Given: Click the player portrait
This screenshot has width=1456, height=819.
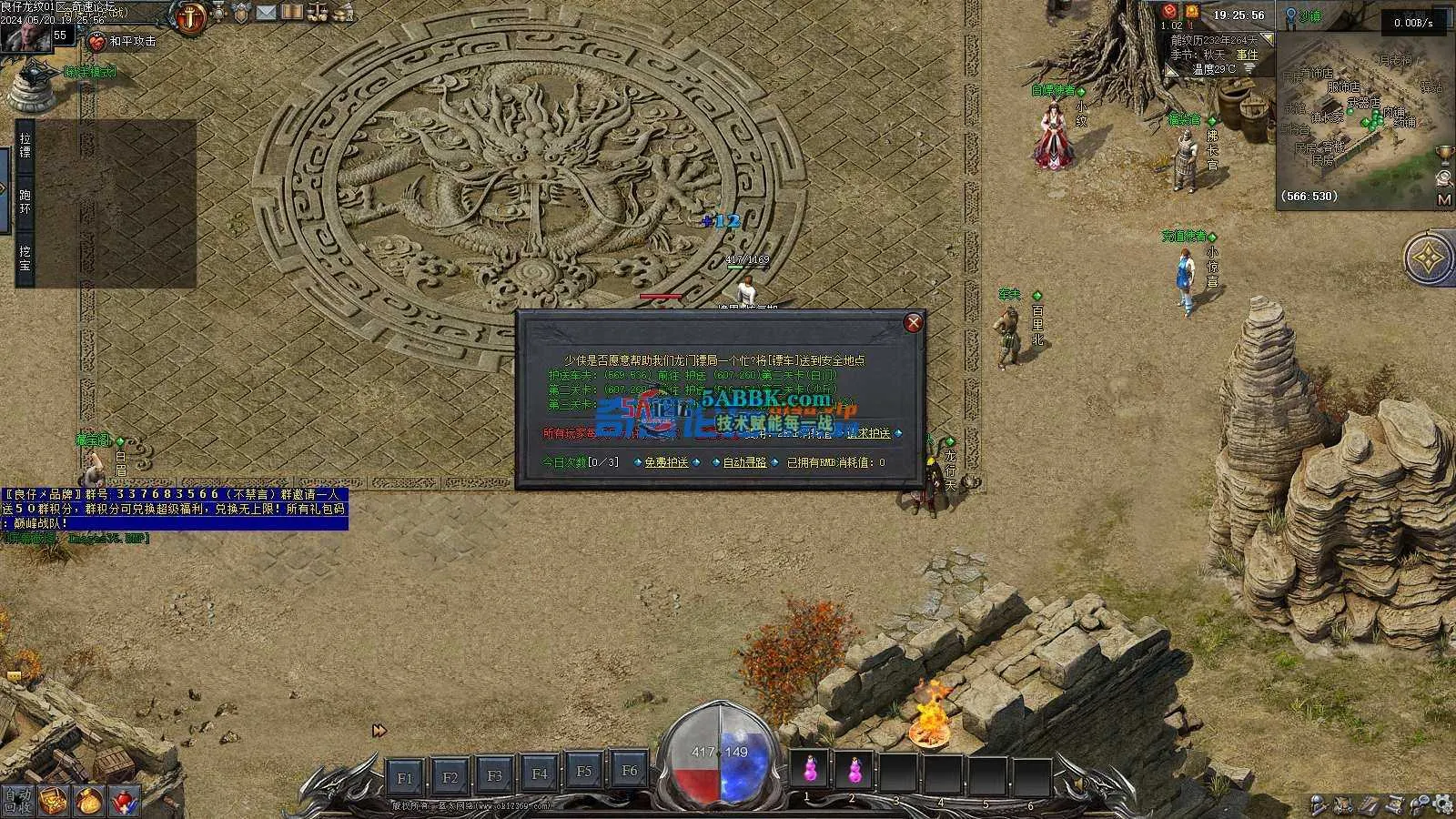Looking at the screenshot, I should pyautogui.click(x=25, y=35).
